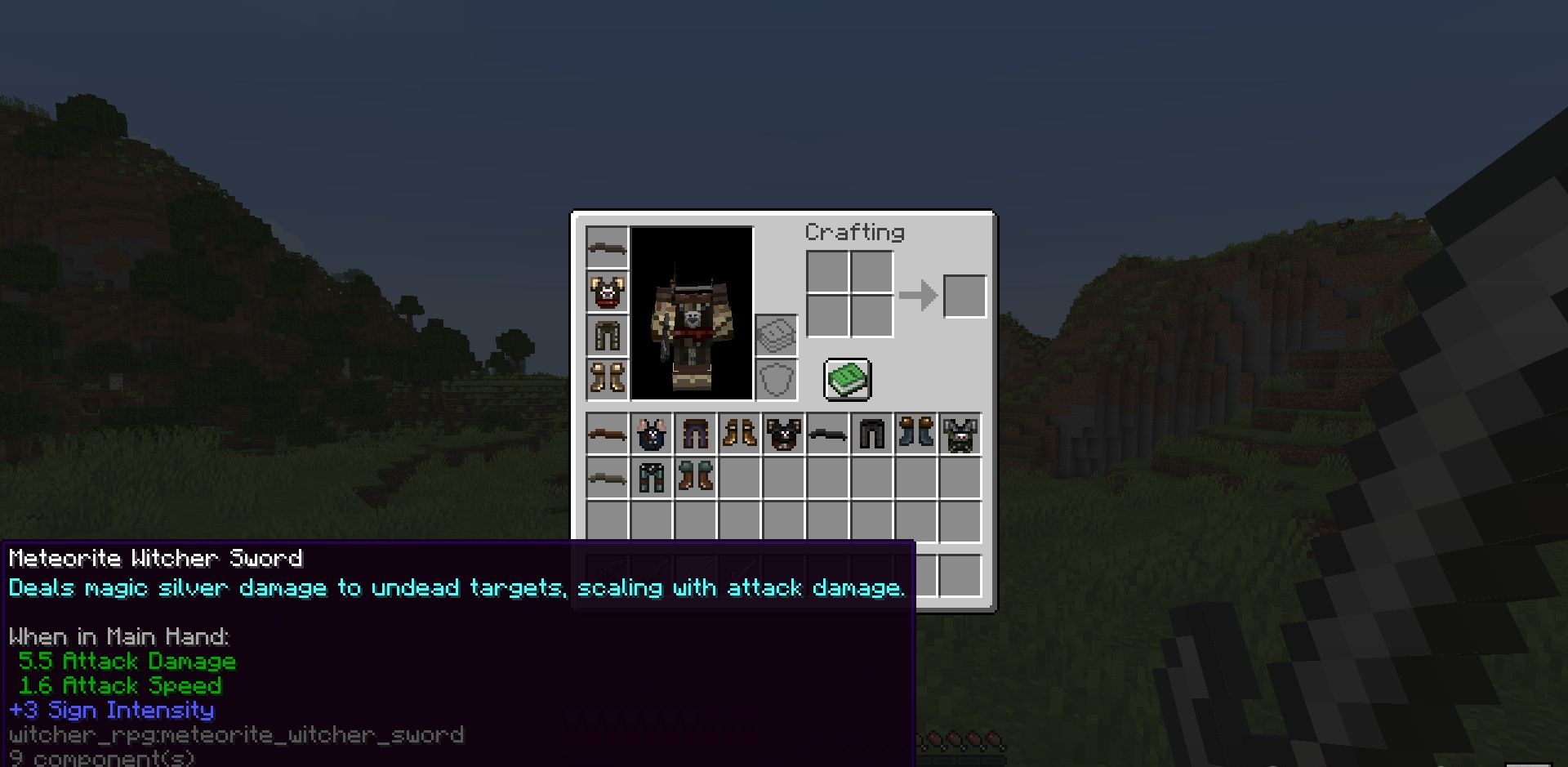Select the black headband in inventory
Image resolution: width=1568 pixels, height=767 pixels.
click(x=828, y=435)
